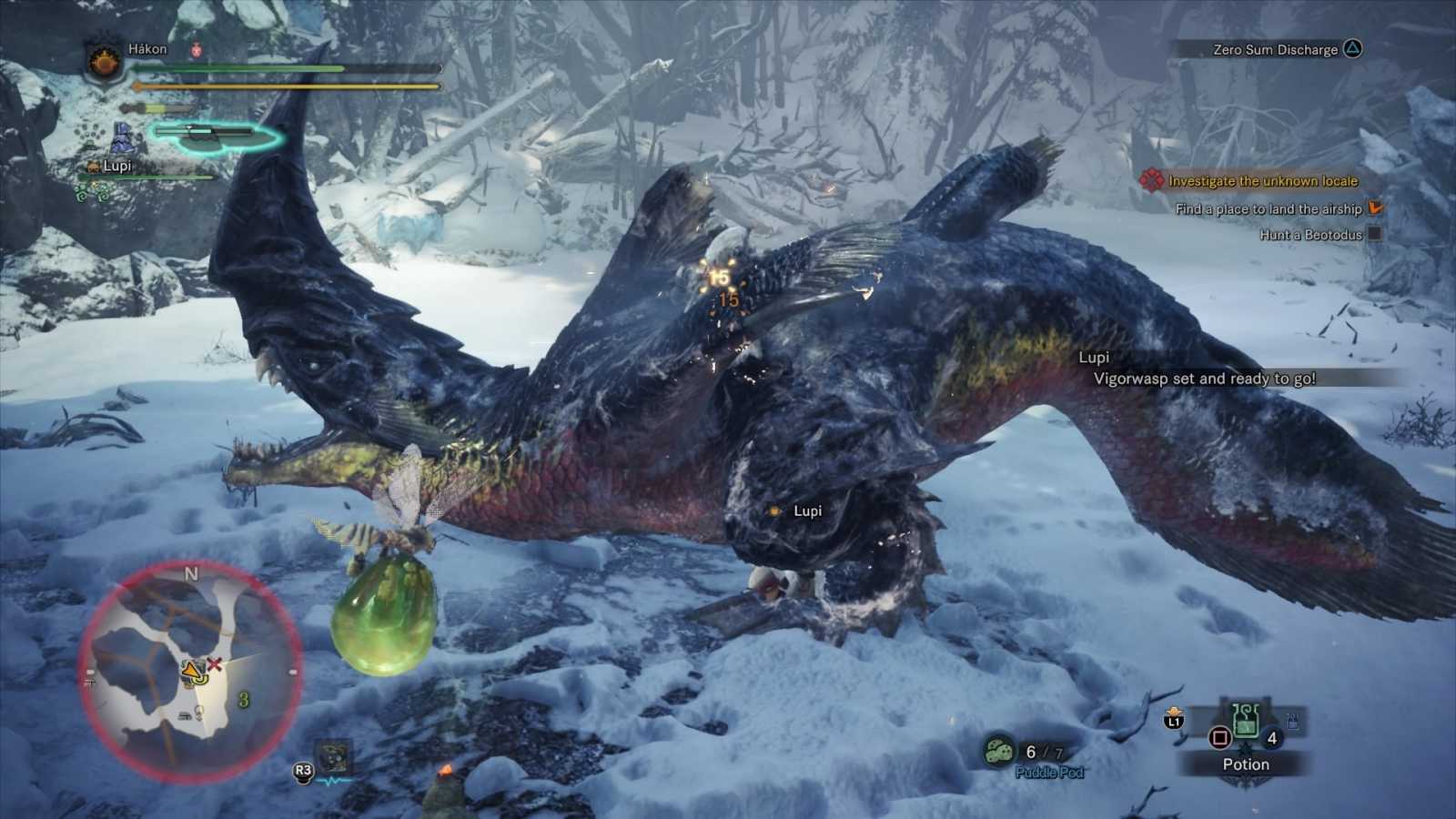Viewport: 1456px width, 819px height.
Task: Click the red marker beside Investigate the unknown locale
Action: click(1150, 181)
